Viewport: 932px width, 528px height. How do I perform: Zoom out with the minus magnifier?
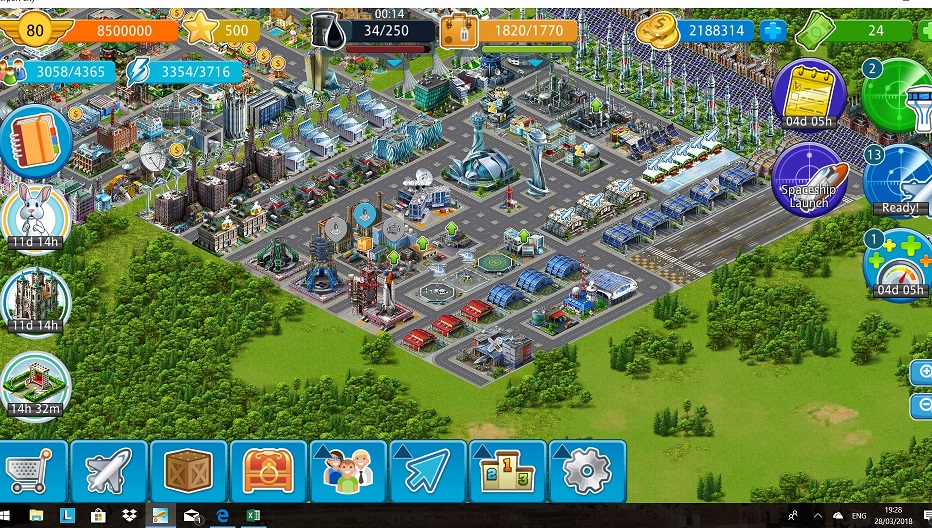click(922, 406)
